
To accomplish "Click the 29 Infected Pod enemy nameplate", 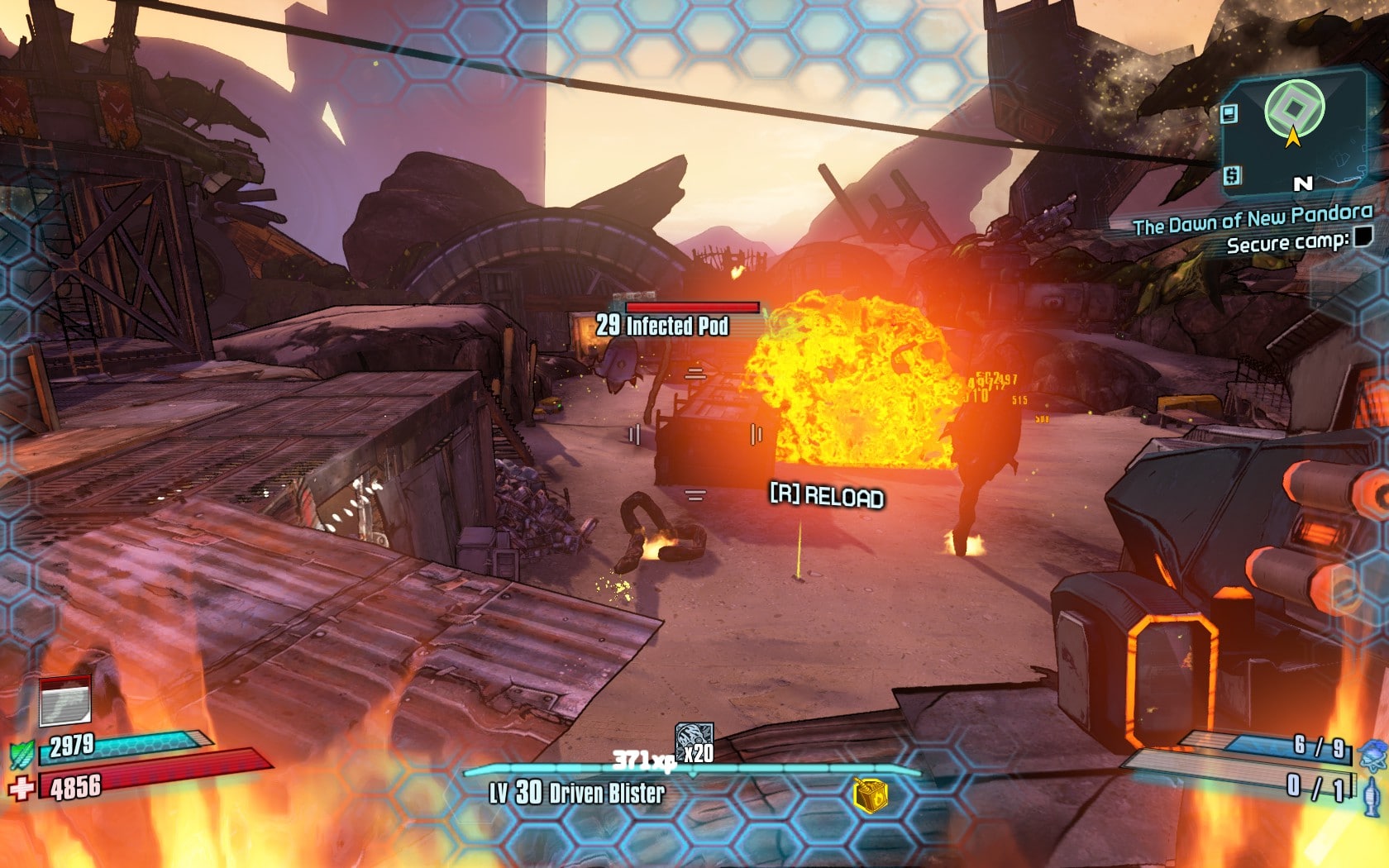I will 663,326.
